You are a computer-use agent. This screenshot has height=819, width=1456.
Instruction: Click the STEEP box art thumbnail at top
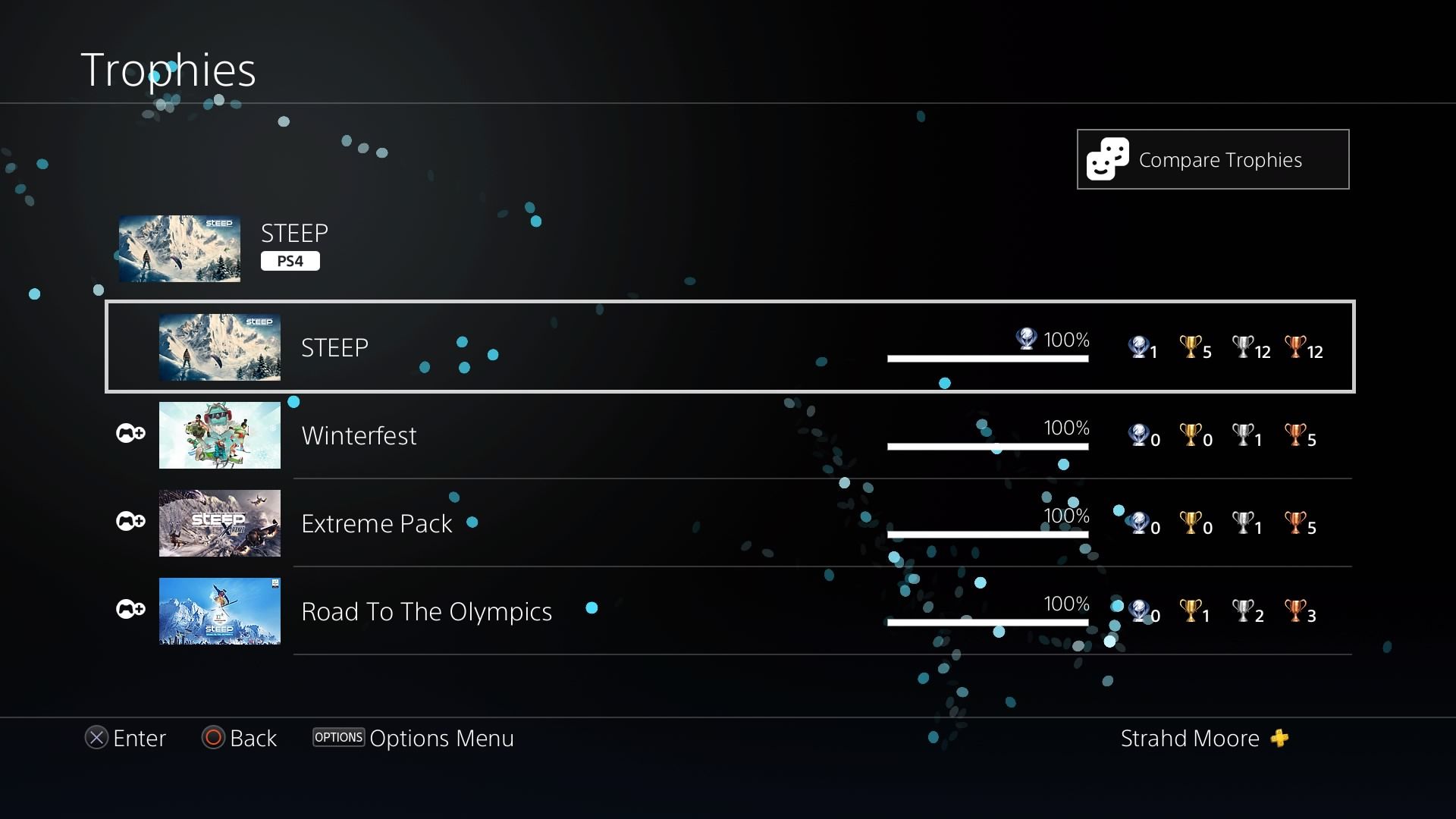(179, 249)
